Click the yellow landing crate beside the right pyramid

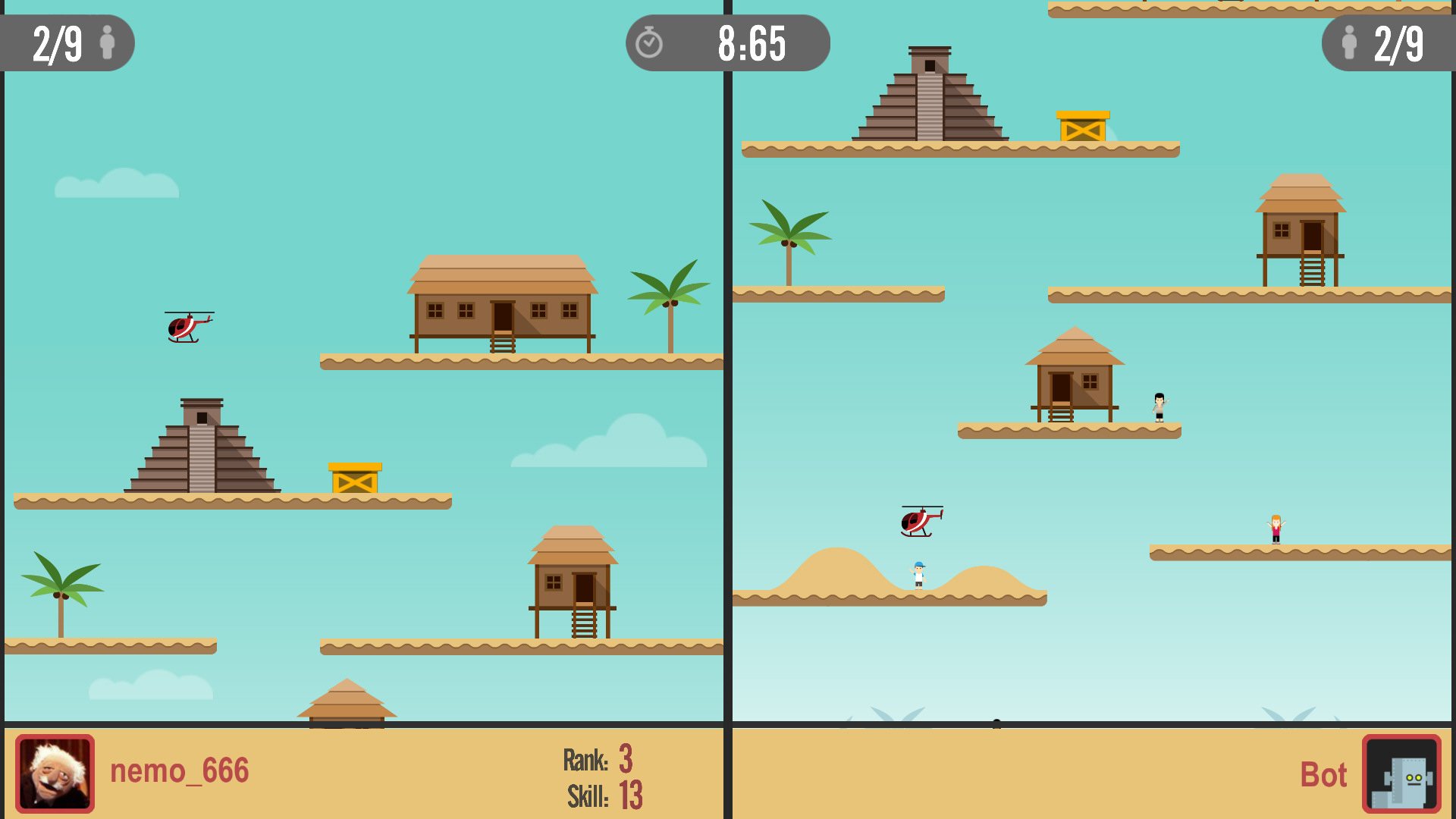tap(1082, 127)
